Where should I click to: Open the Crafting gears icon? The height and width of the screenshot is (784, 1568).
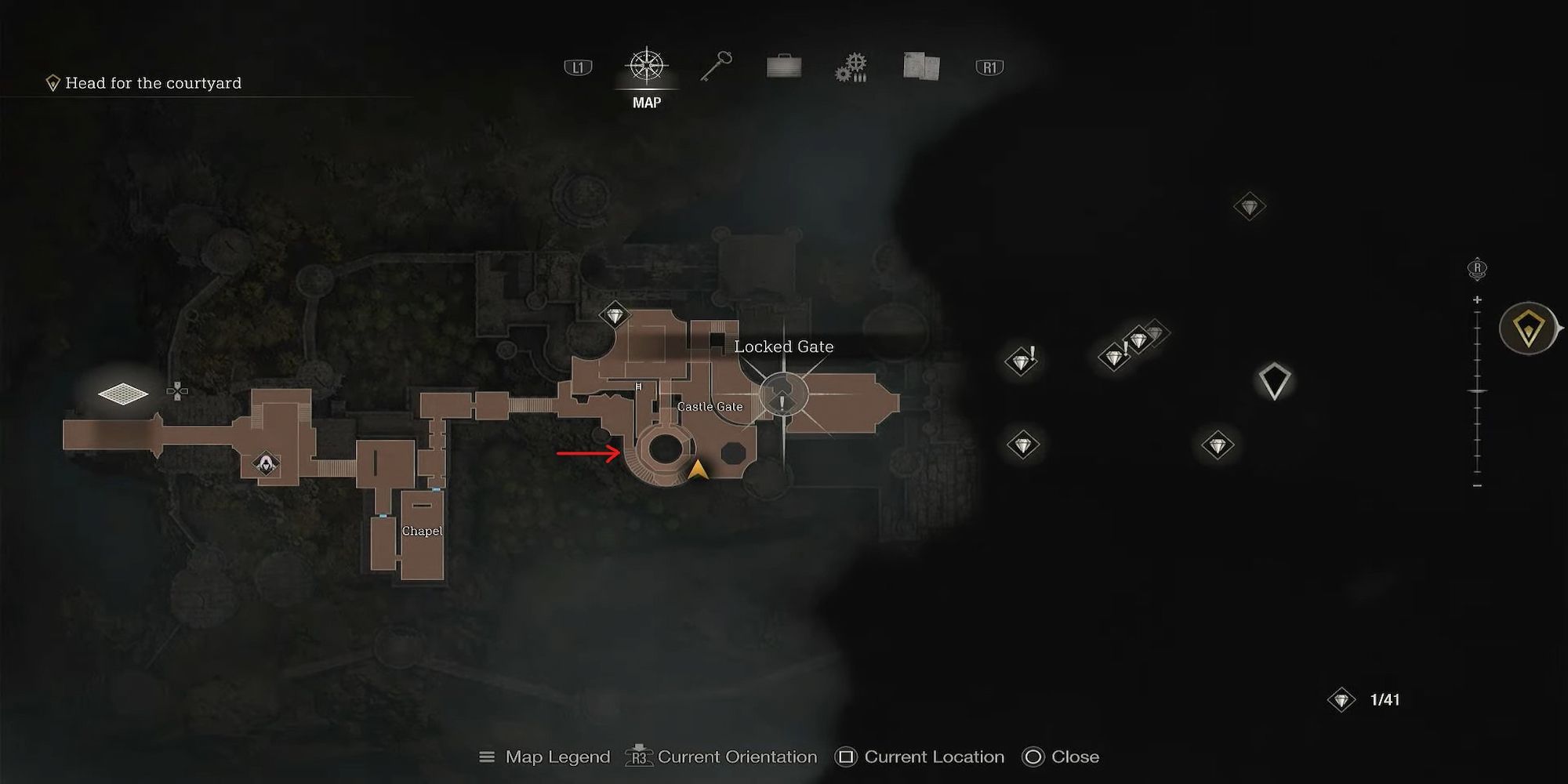[x=851, y=67]
